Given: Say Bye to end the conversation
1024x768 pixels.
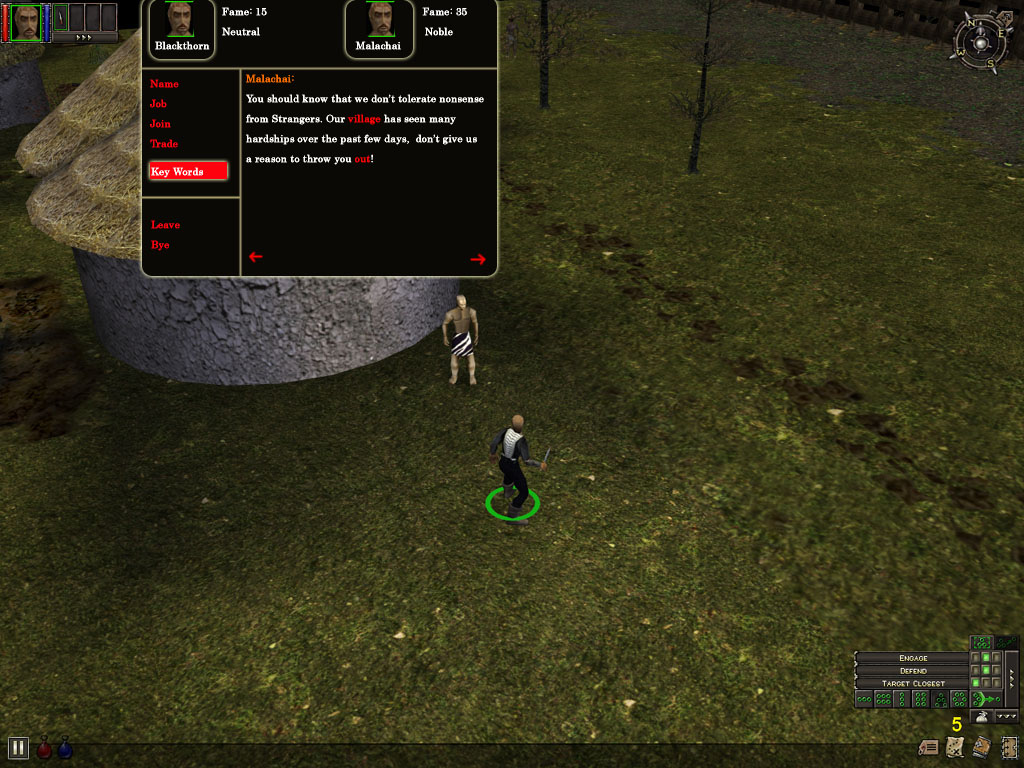Looking at the screenshot, I should tap(160, 245).
